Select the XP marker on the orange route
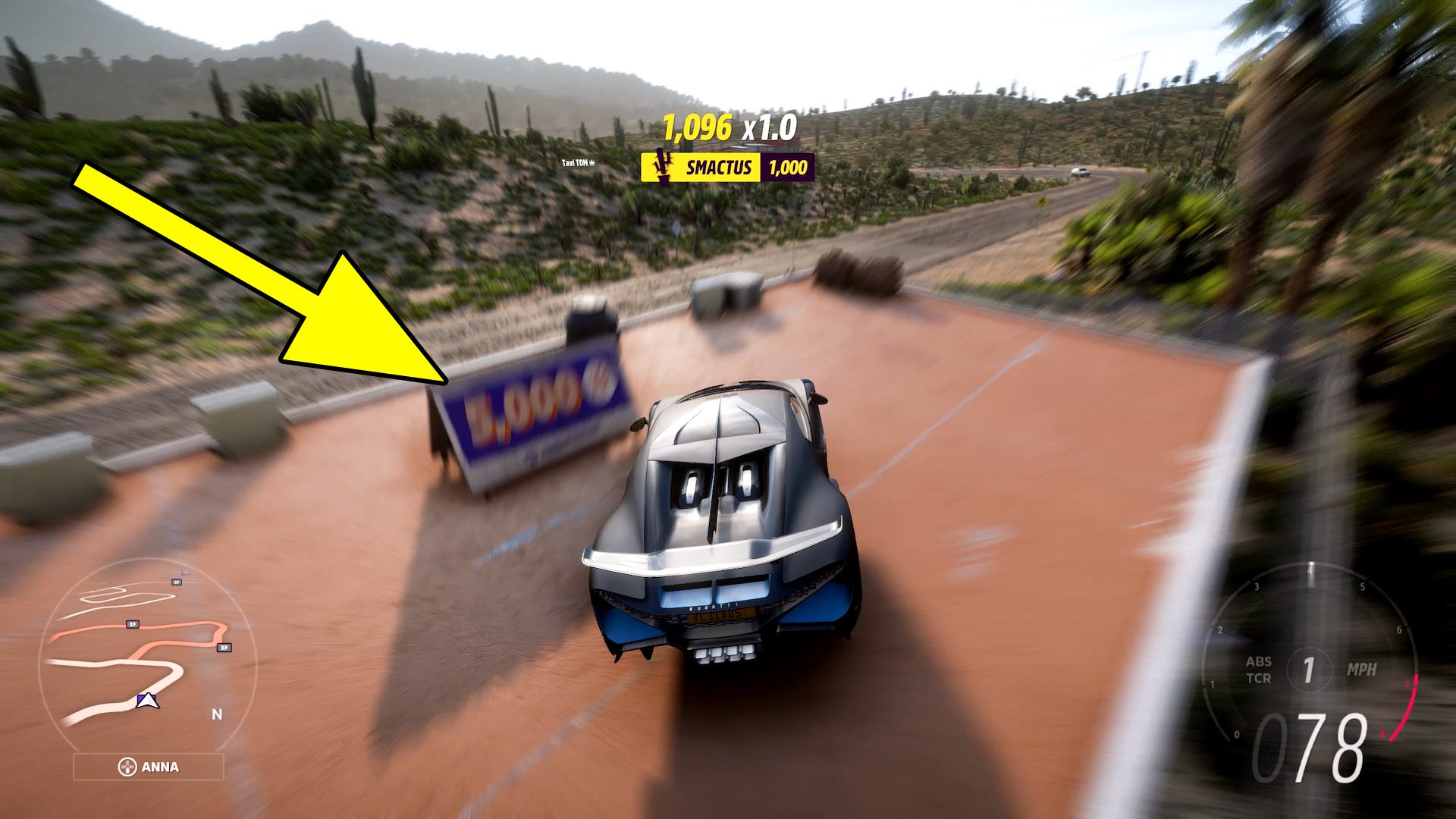 pyautogui.click(x=133, y=623)
